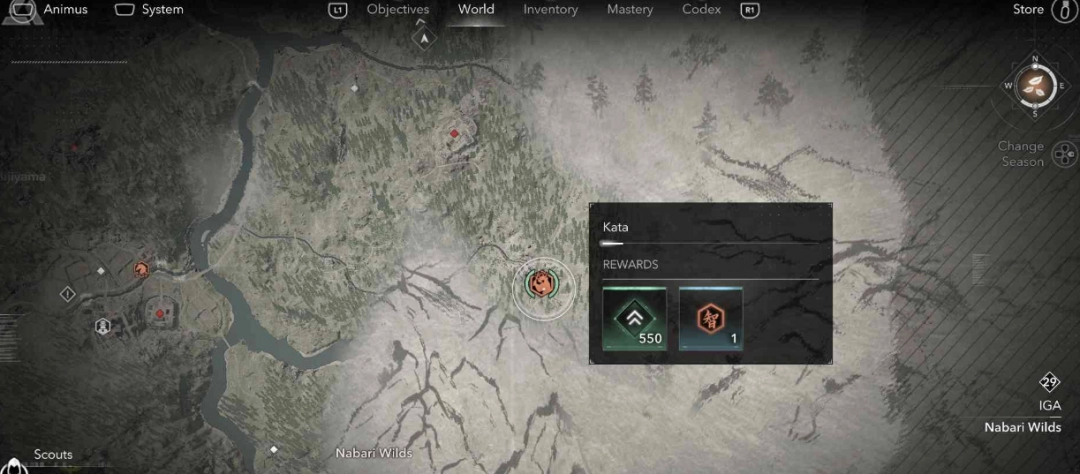Go to the Codex tab
The image size is (1080, 474).
[x=702, y=10]
